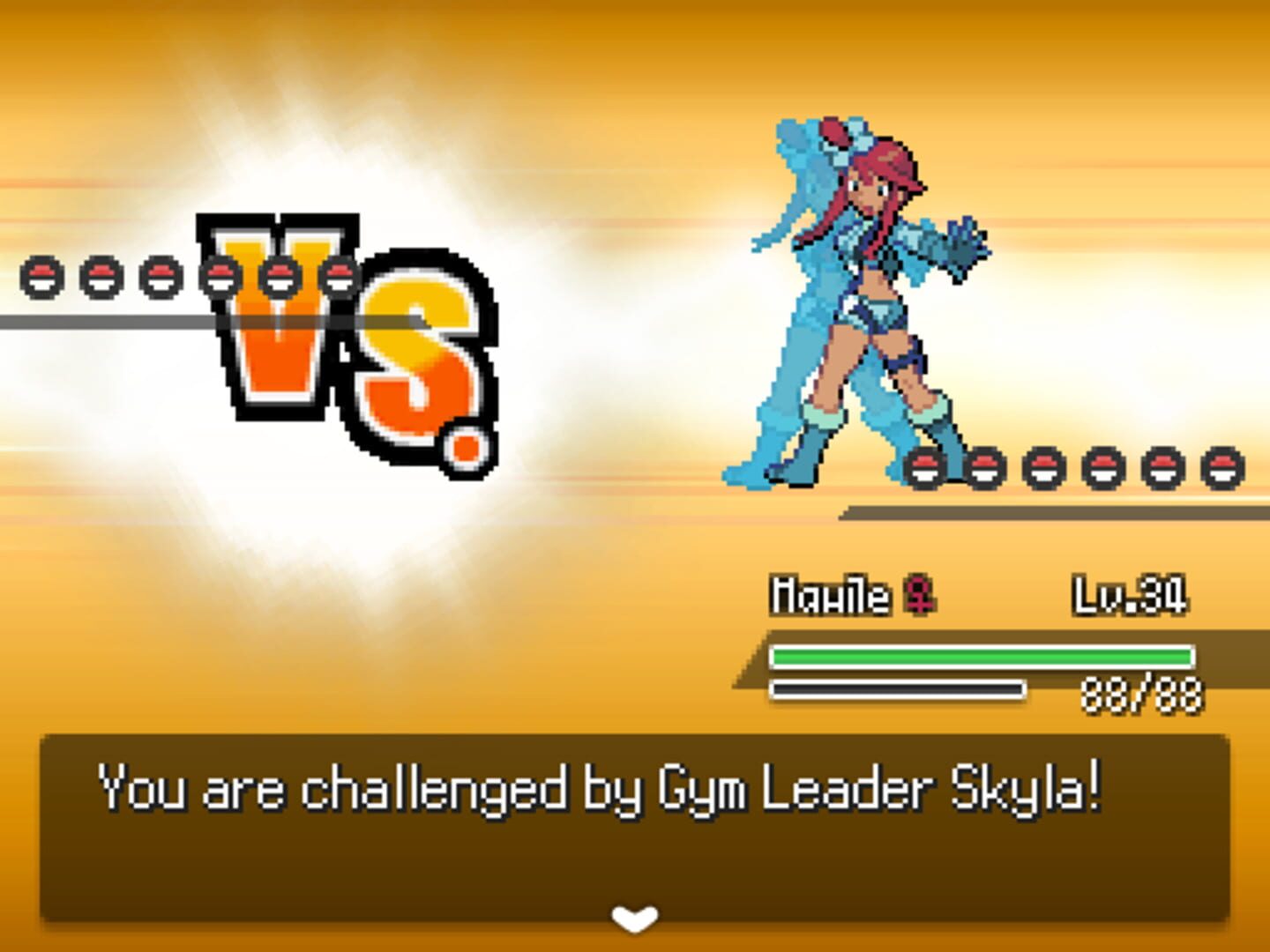This screenshot has width=1270, height=952.
Task: Select the rightmost Poké Ball in Skyla's team row
Action: coord(1220,469)
